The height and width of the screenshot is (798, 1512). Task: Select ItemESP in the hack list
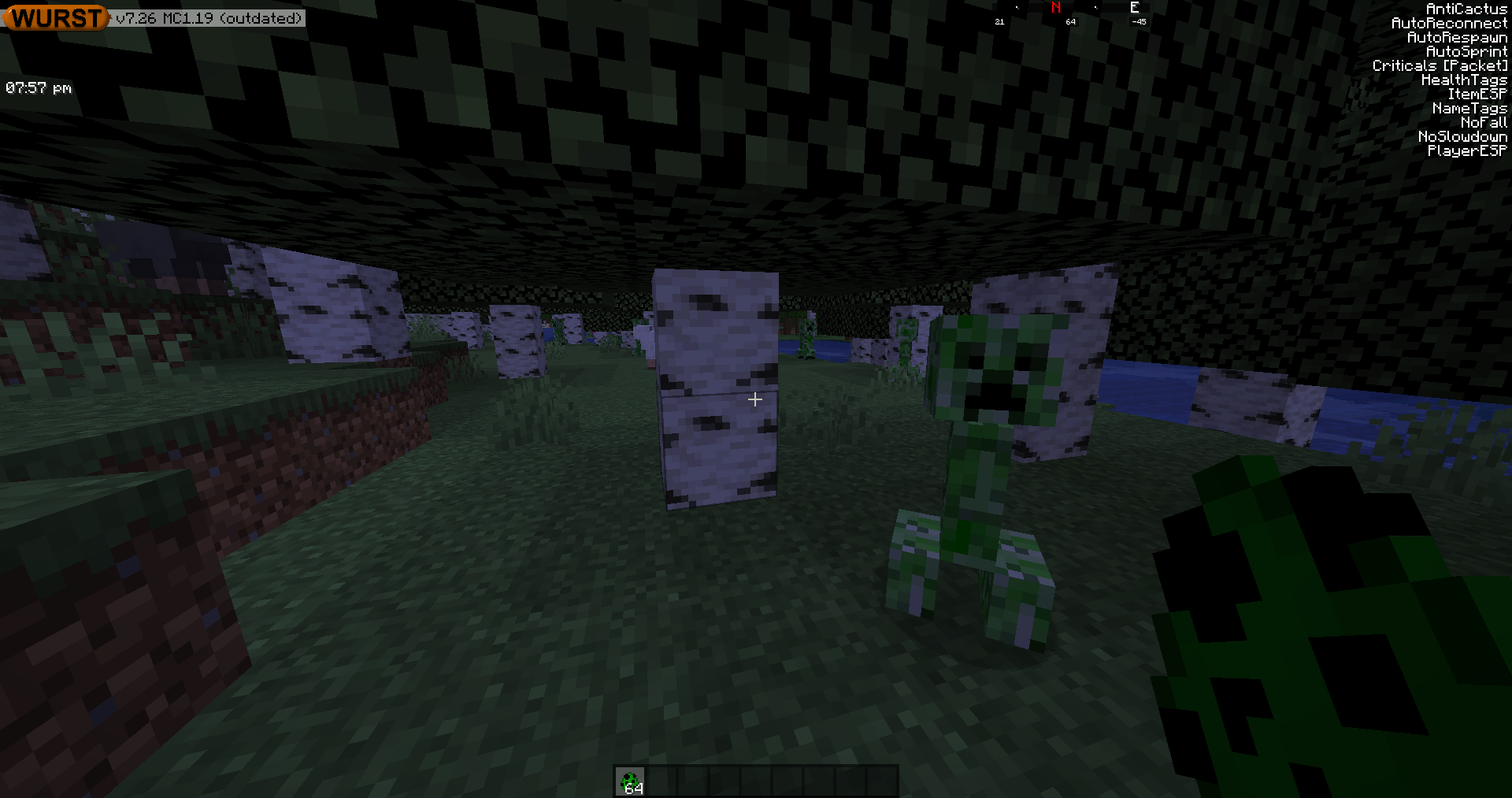tap(1477, 94)
